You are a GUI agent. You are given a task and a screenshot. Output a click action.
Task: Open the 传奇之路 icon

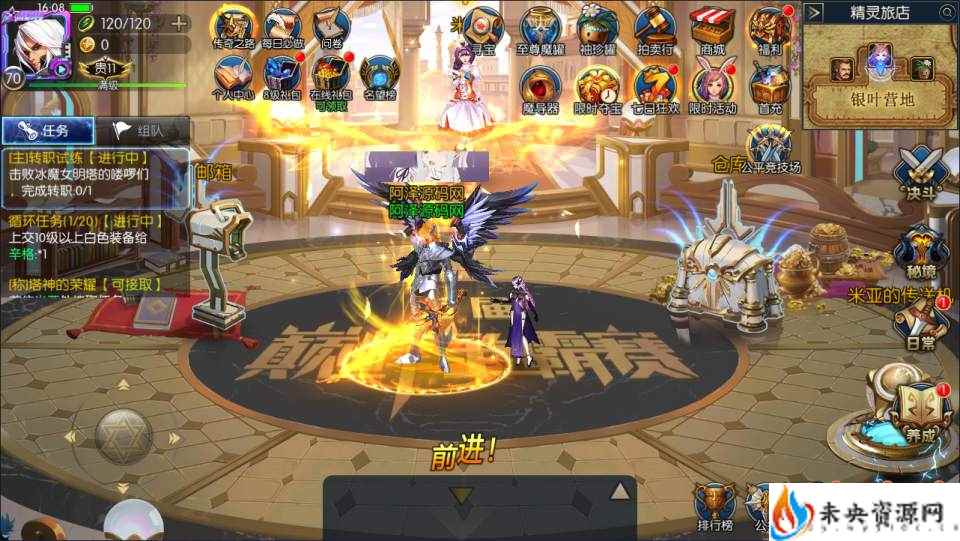(233, 27)
